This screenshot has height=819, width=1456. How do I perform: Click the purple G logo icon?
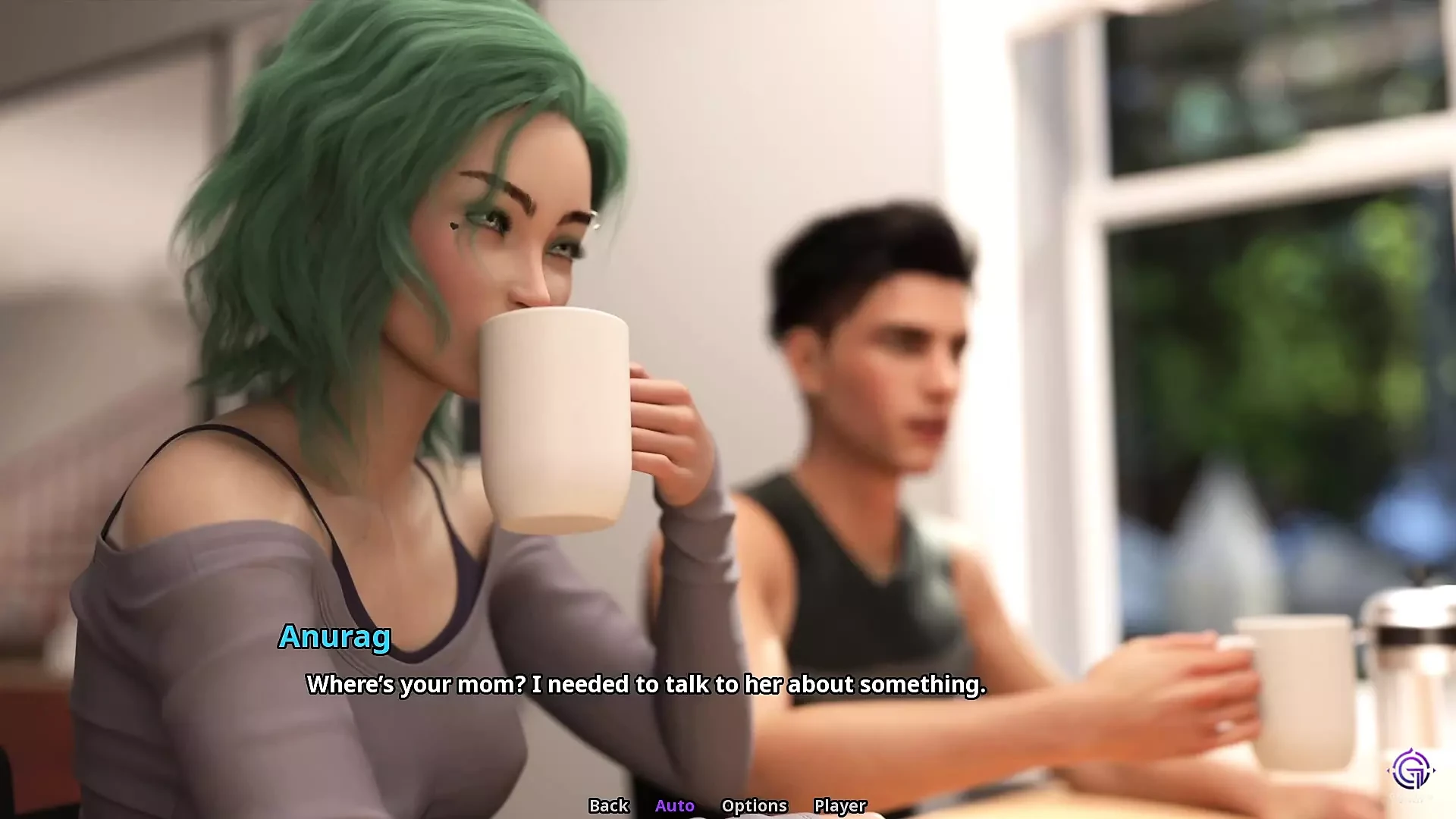(1410, 770)
